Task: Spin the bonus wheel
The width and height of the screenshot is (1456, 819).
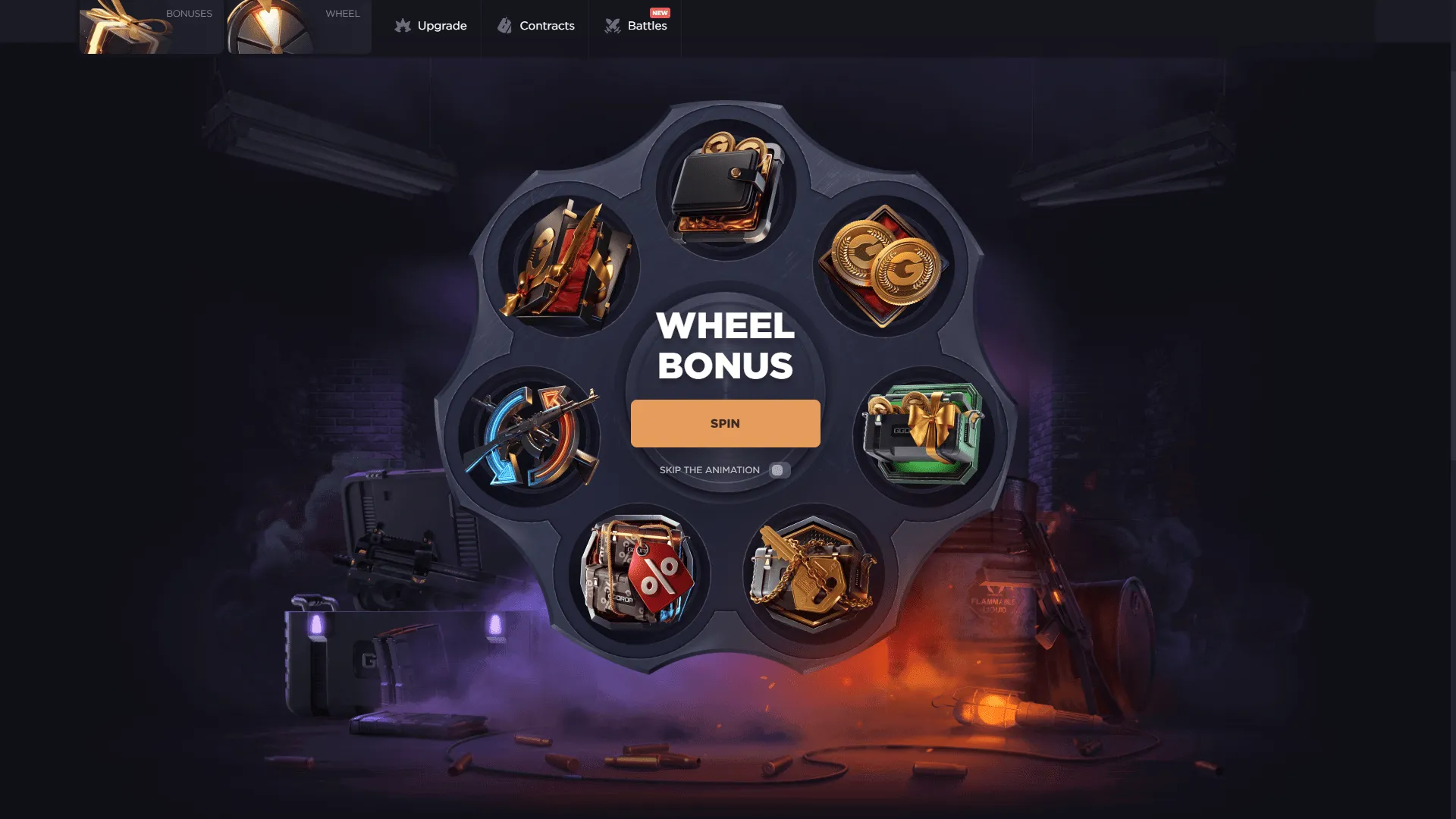Action: 725,423
